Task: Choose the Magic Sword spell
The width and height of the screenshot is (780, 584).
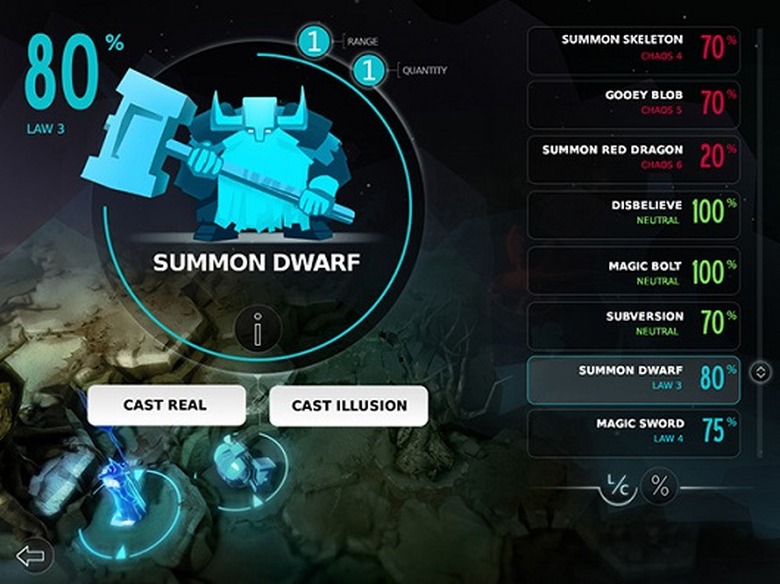Action: click(x=633, y=432)
